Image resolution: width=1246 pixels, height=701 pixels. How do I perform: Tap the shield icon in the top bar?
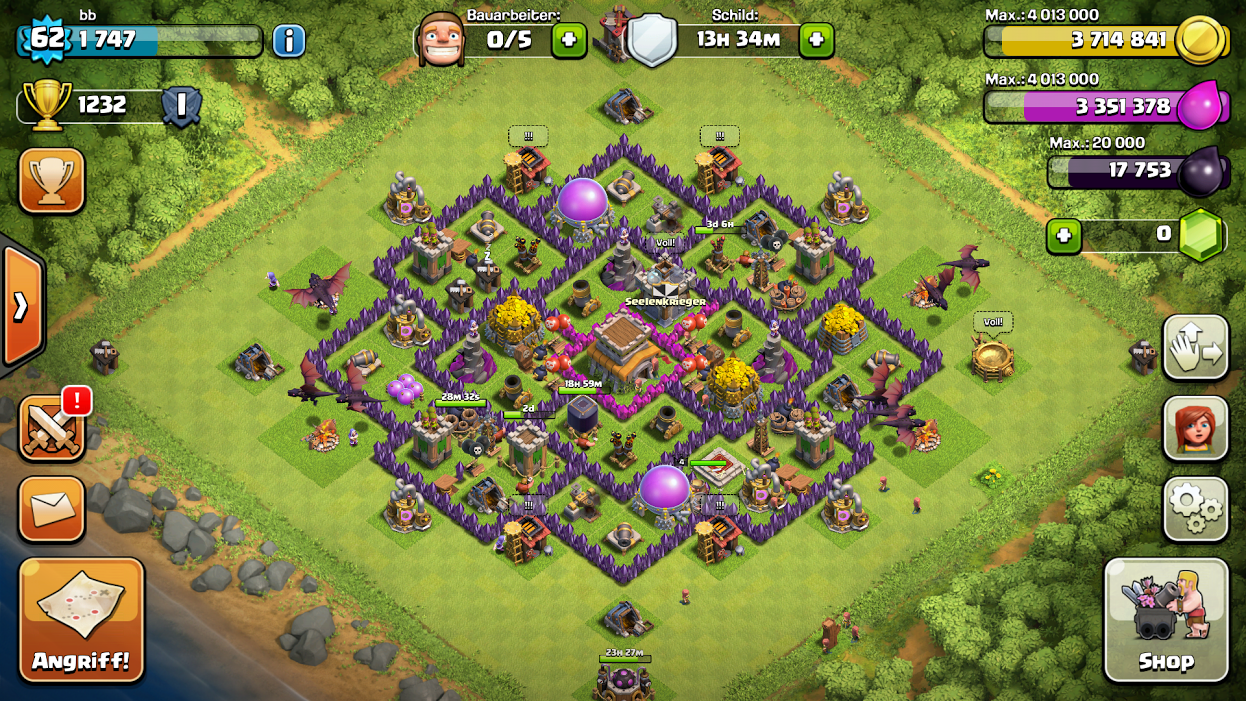tap(652, 41)
